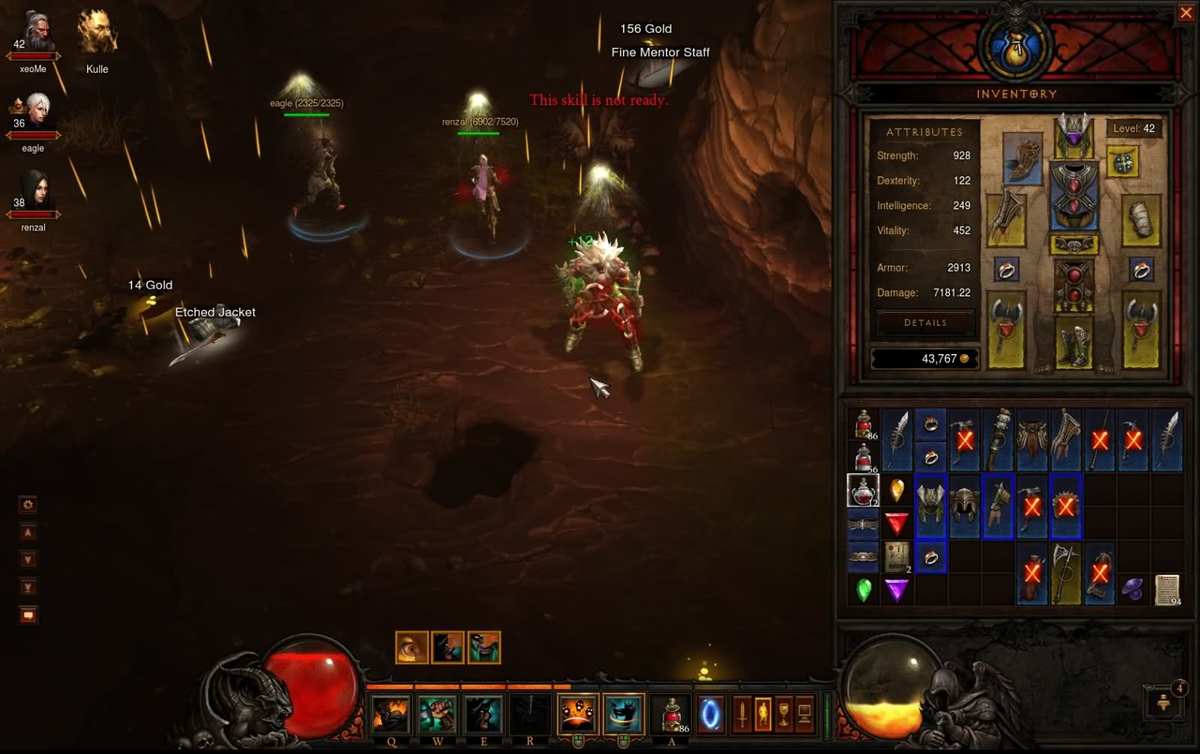Activate the blue Town Portal icon
The image size is (1200, 754).
pyautogui.click(x=710, y=714)
